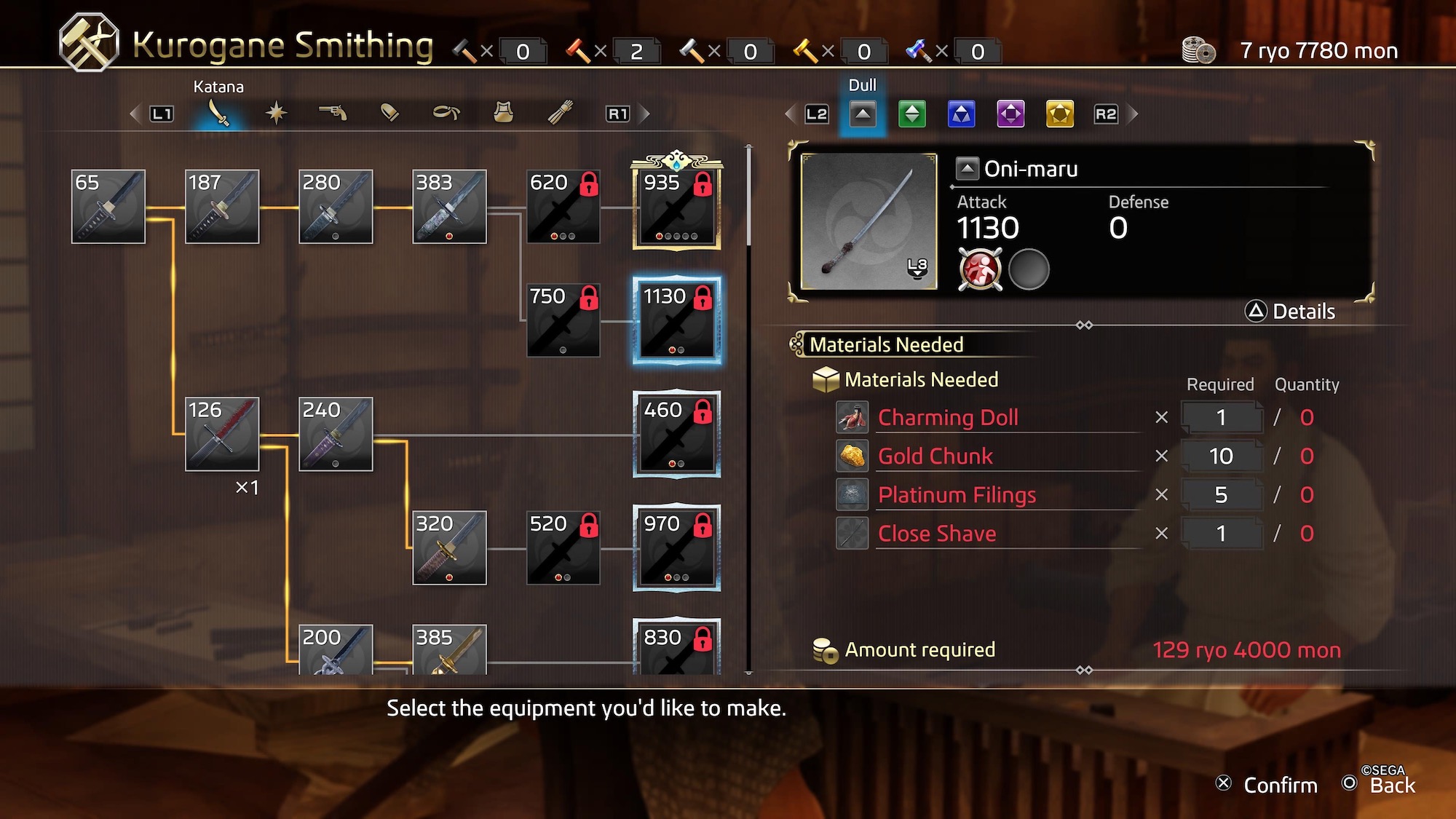The image size is (1456, 819).
Task: Enable the green rarity filter
Action: (x=912, y=114)
